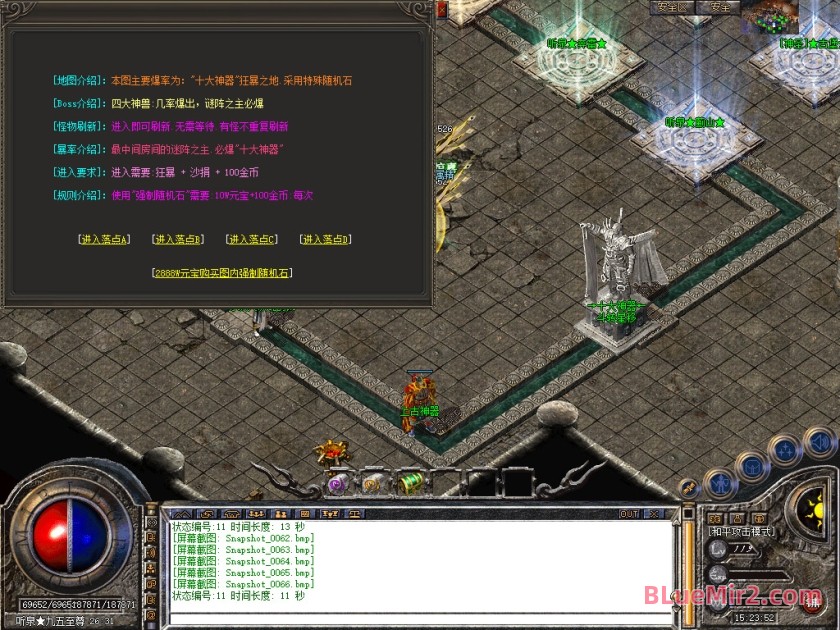Buy the random stone via 2888W元宝 link
This screenshot has width=840, height=630.
223,272
